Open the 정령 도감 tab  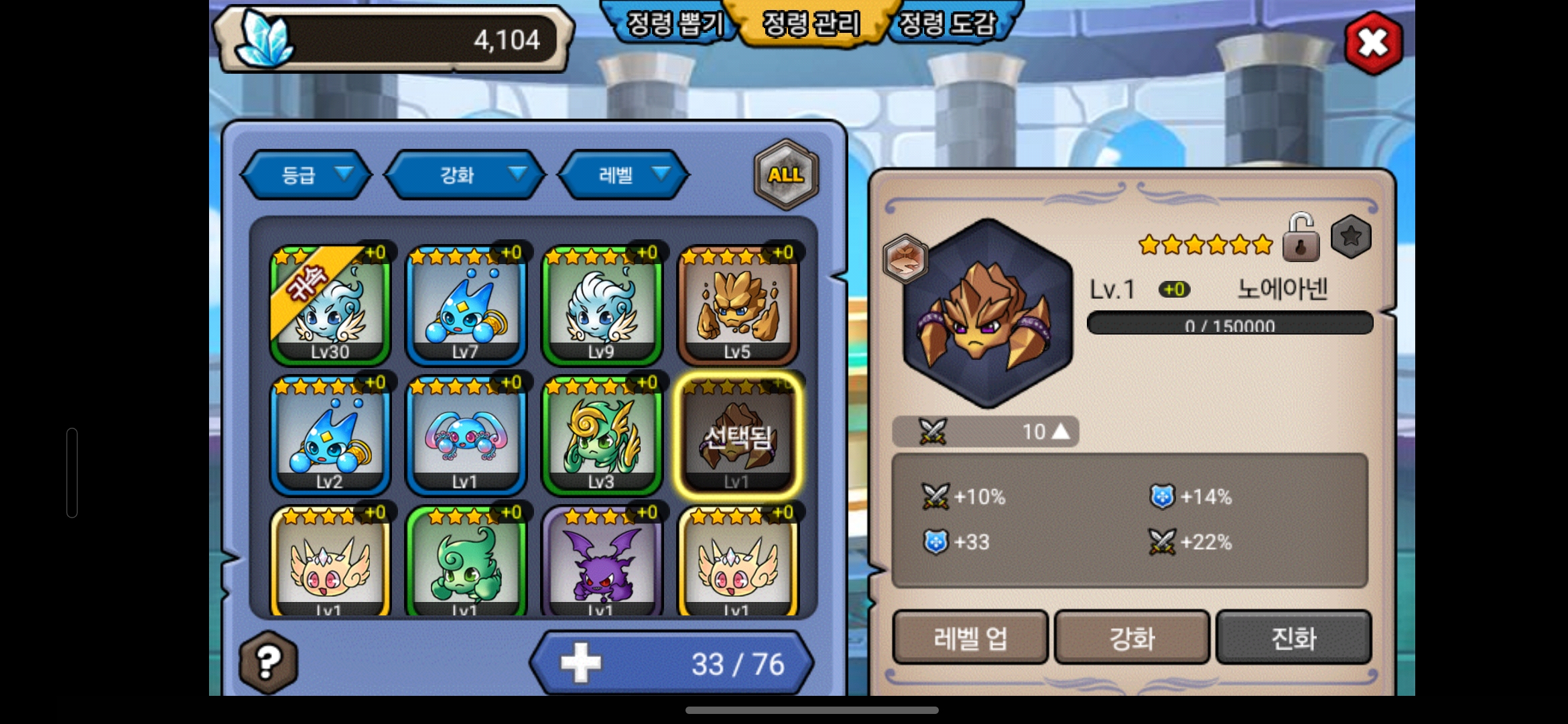947,25
